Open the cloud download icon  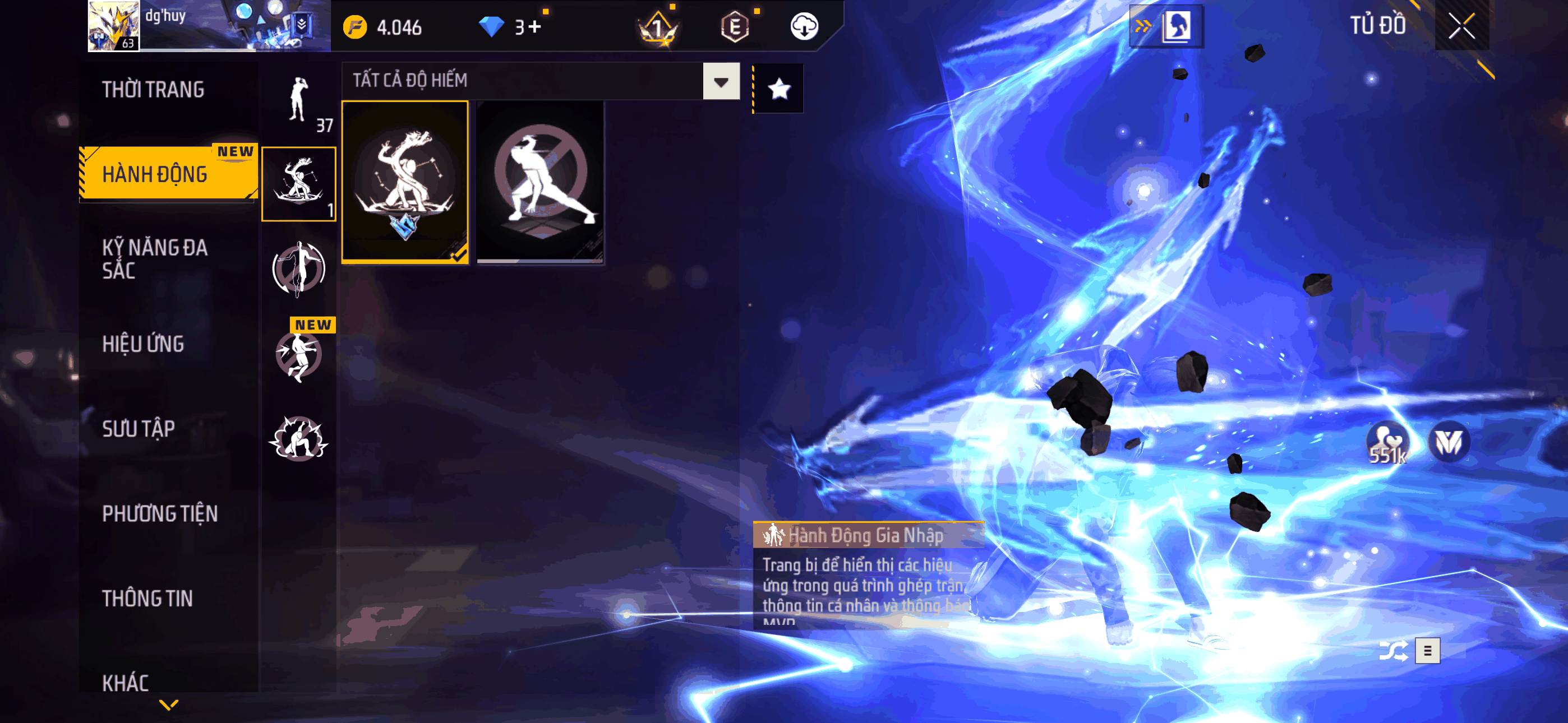pos(804,27)
